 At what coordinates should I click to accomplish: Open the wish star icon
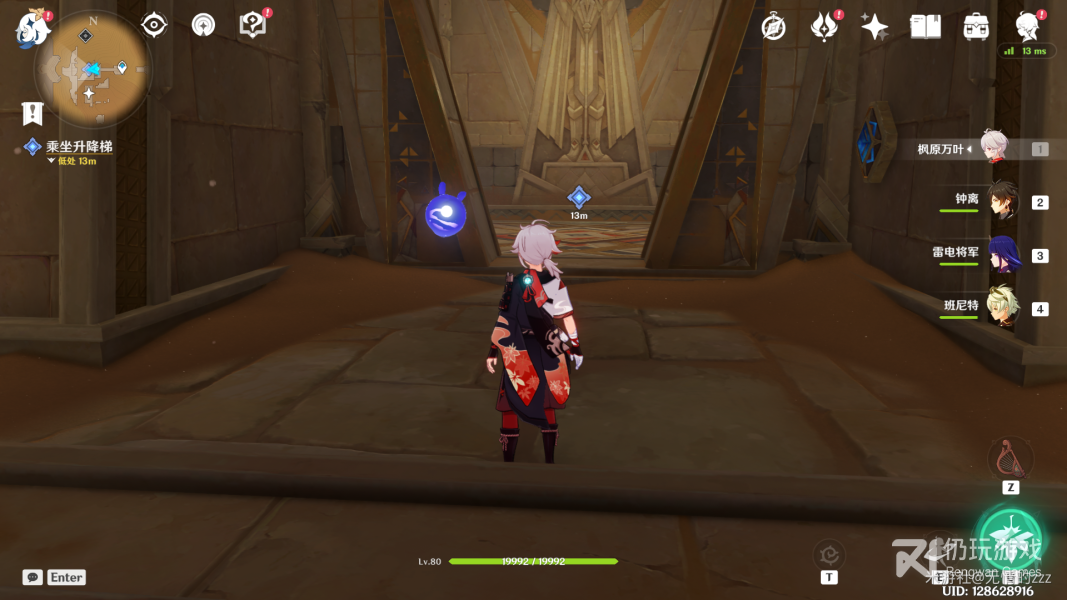pyautogui.click(x=874, y=27)
